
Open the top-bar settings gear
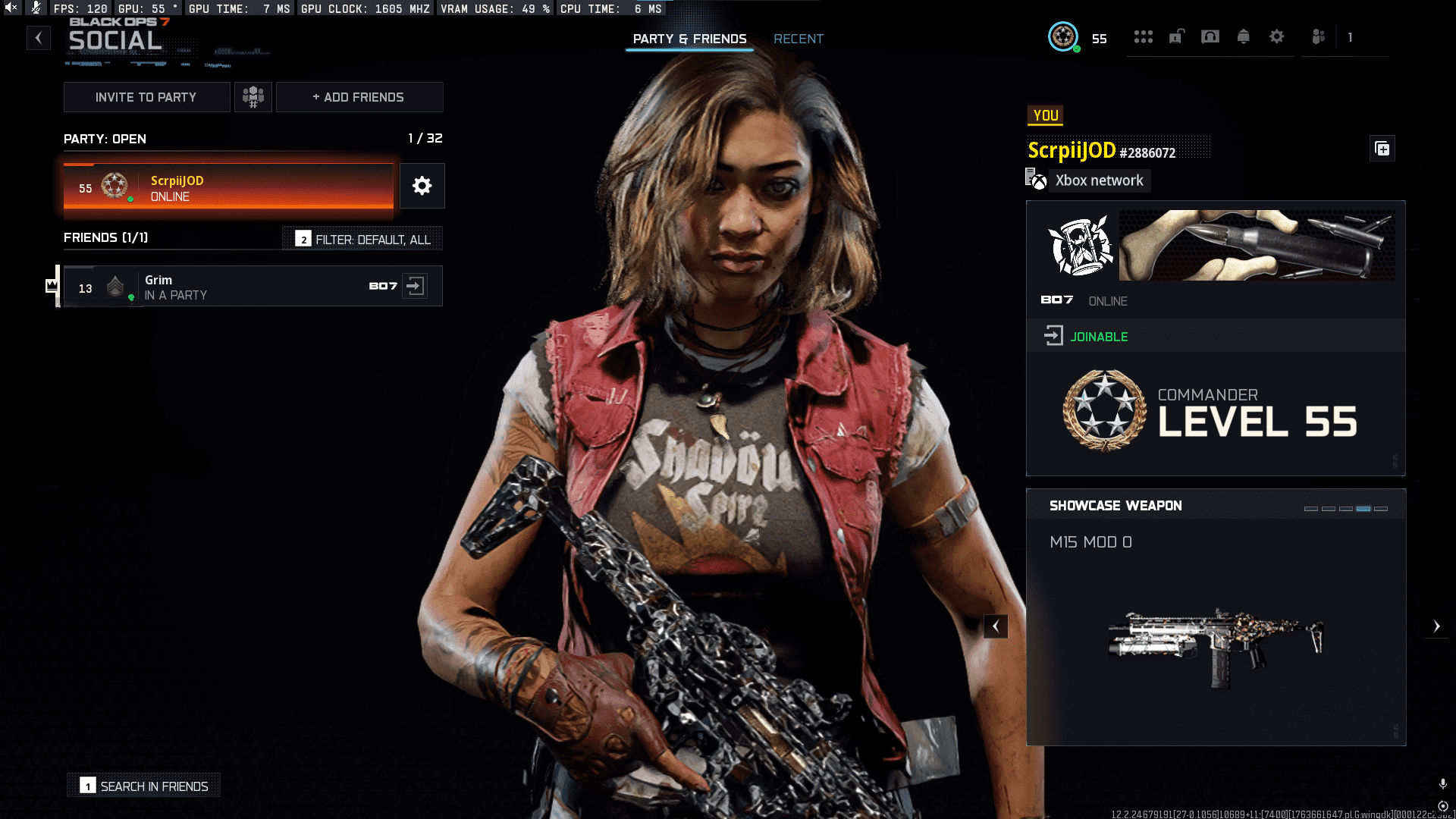point(1277,36)
